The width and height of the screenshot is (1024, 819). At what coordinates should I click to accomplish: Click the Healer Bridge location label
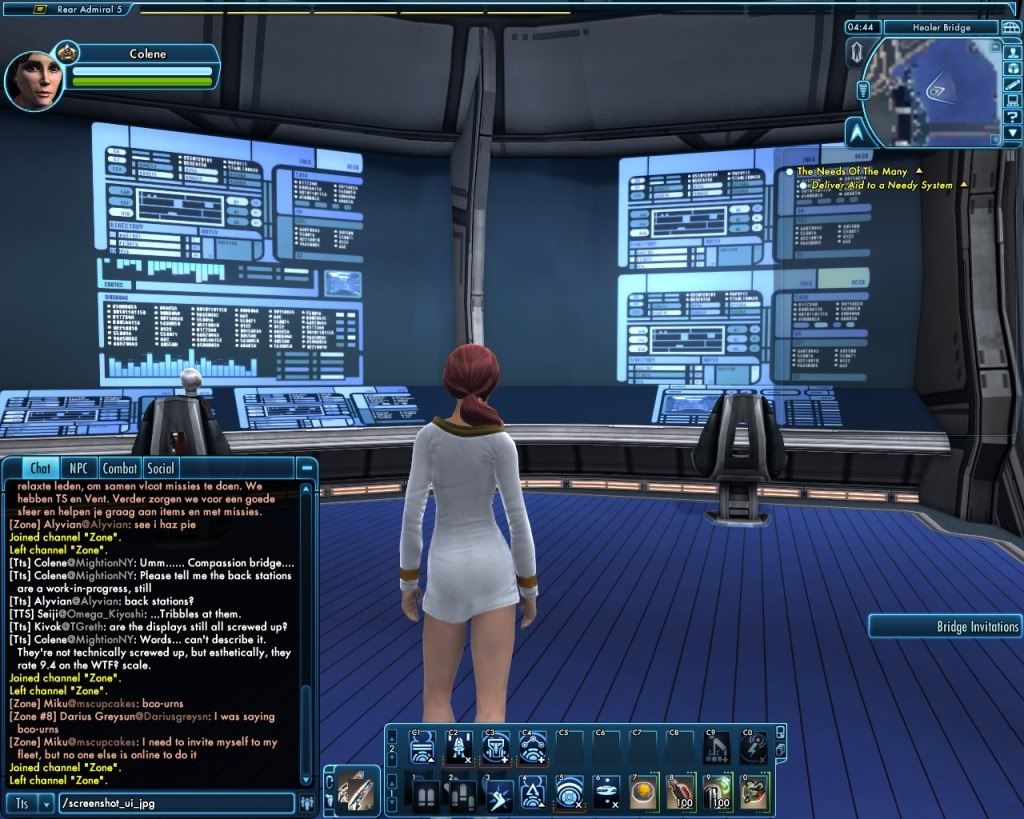[941, 27]
